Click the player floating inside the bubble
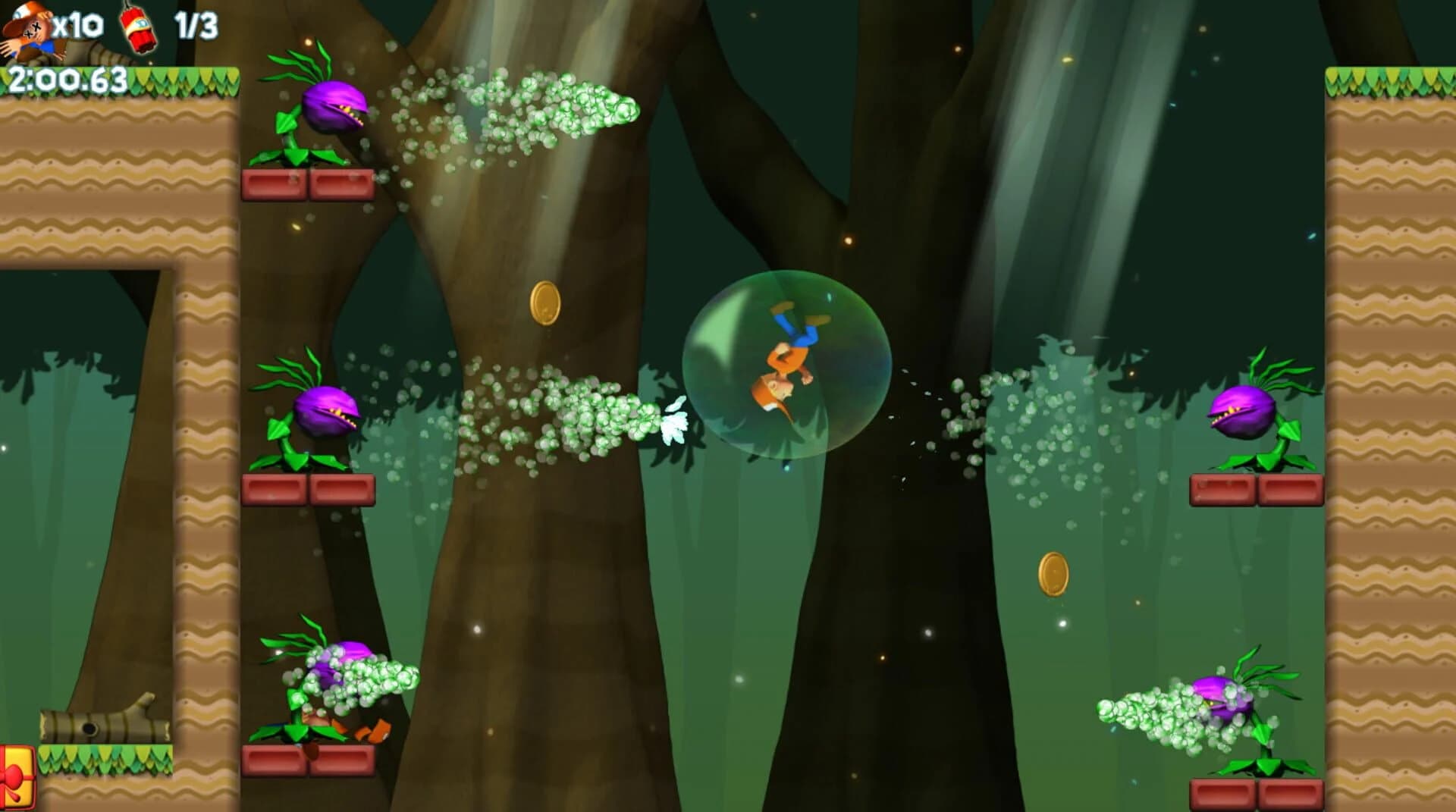Screen dimensions: 1456x812 point(785,364)
